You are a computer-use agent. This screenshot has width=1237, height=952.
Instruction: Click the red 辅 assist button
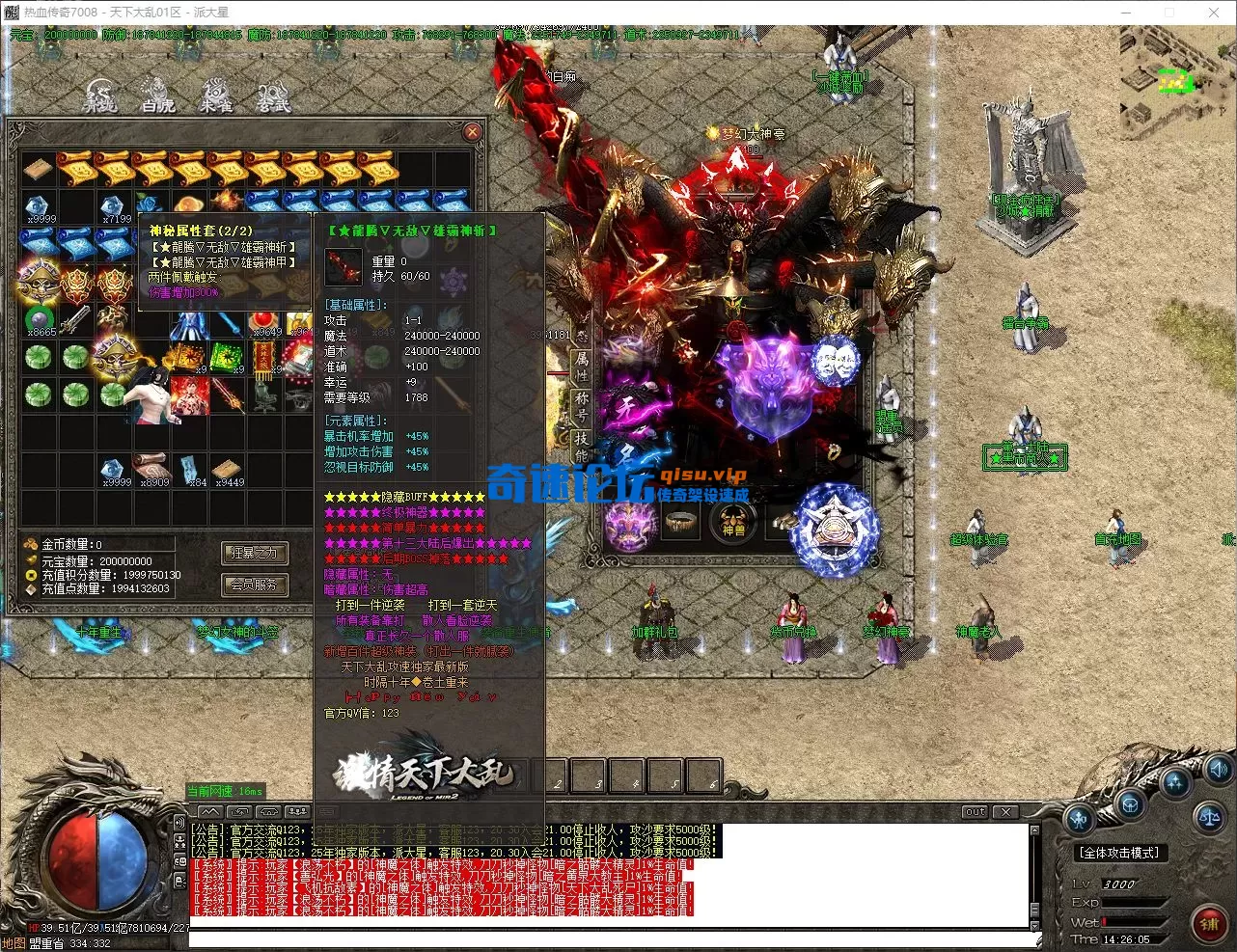click(1208, 924)
